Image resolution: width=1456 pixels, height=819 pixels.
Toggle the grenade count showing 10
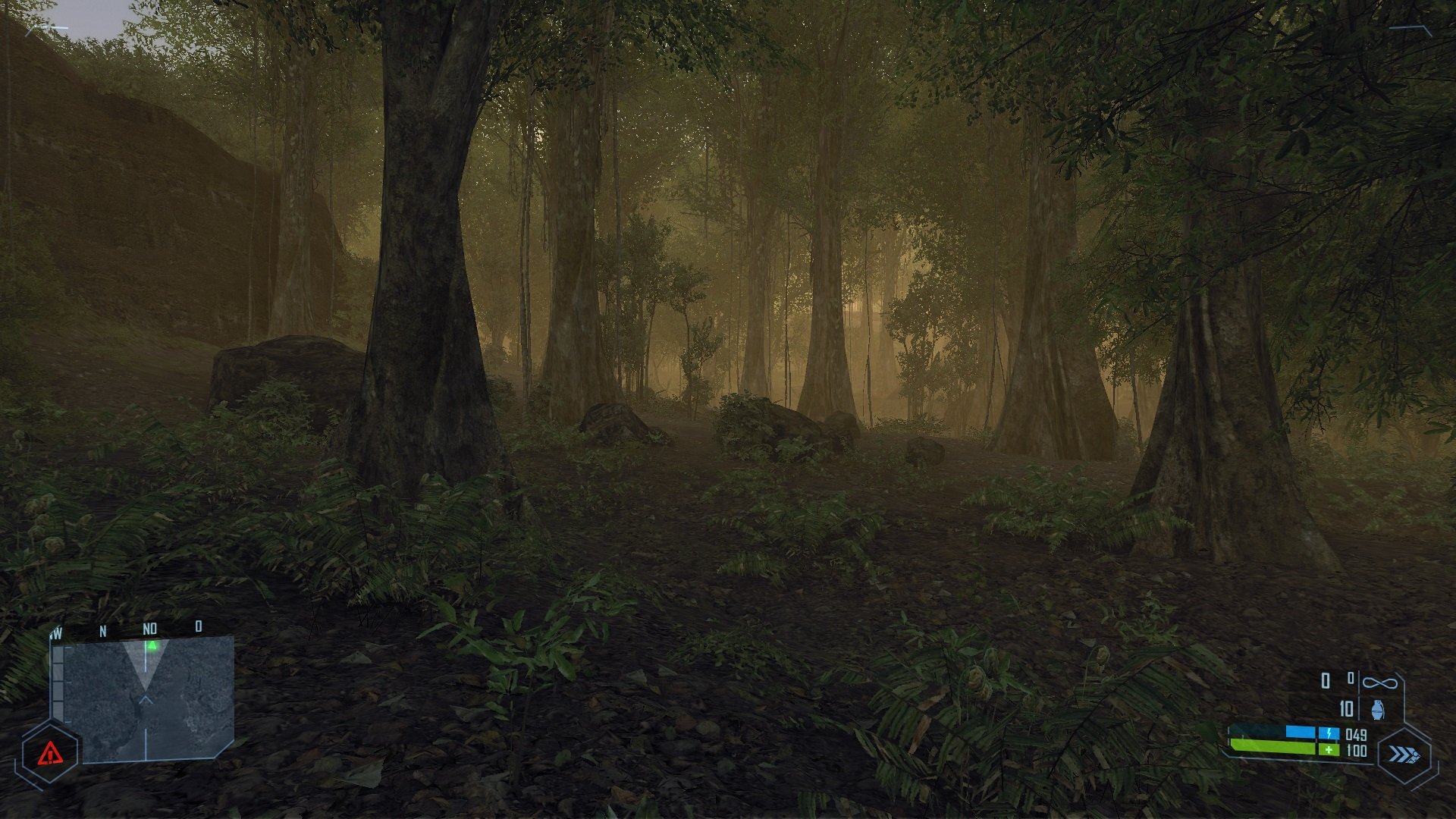1346,708
